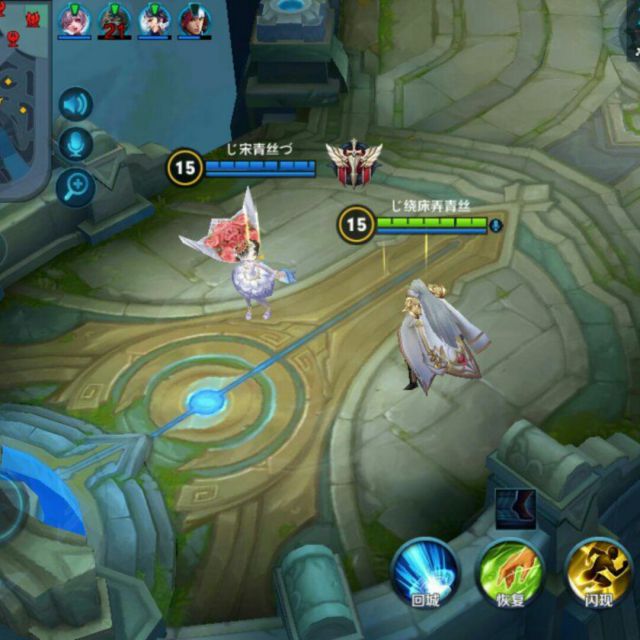The height and width of the screenshot is (640, 640).
Task: Cast the 闪现 flash skill
Action: [598, 573]
